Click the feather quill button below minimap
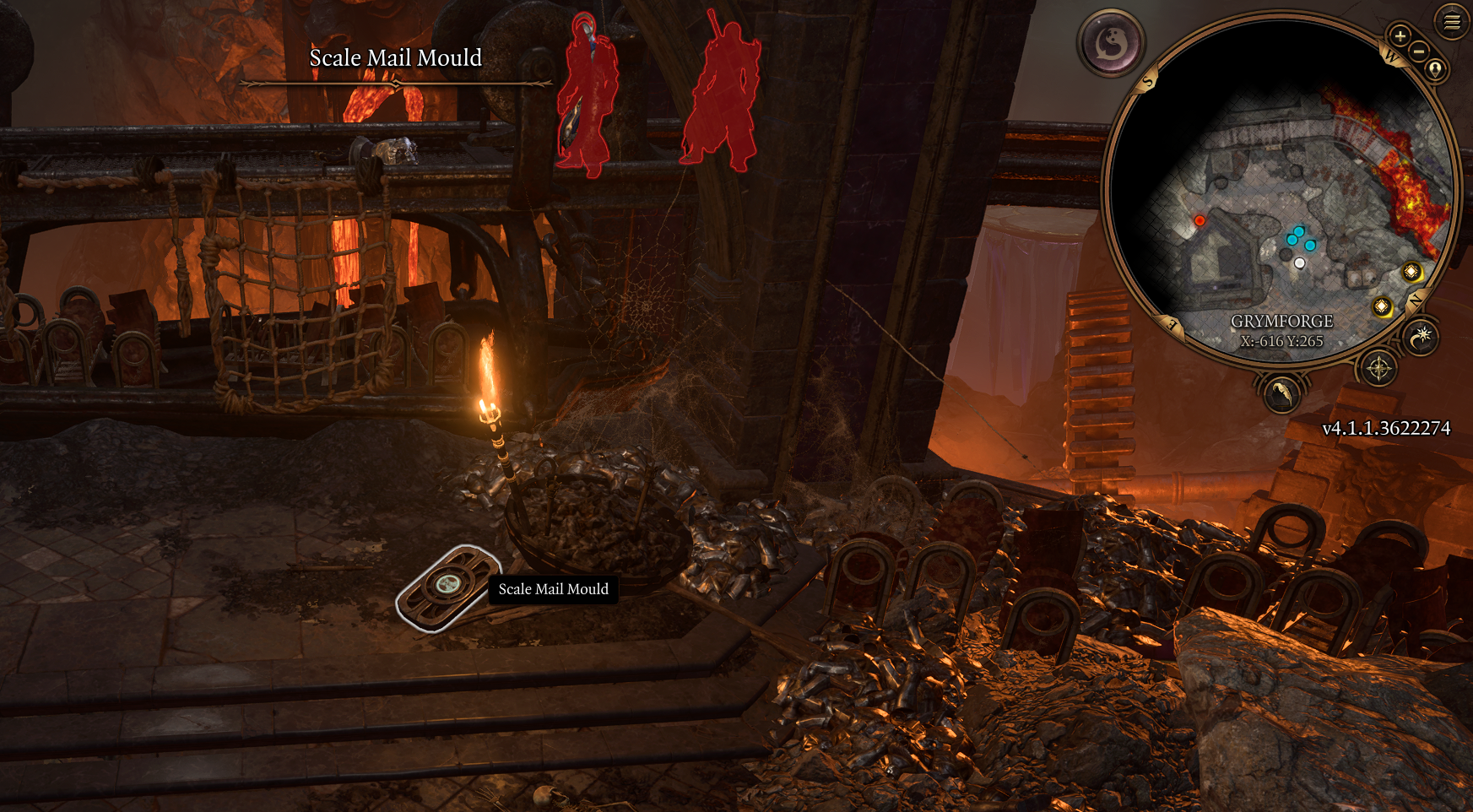The image size is (1473, 812). [1281, 393]
